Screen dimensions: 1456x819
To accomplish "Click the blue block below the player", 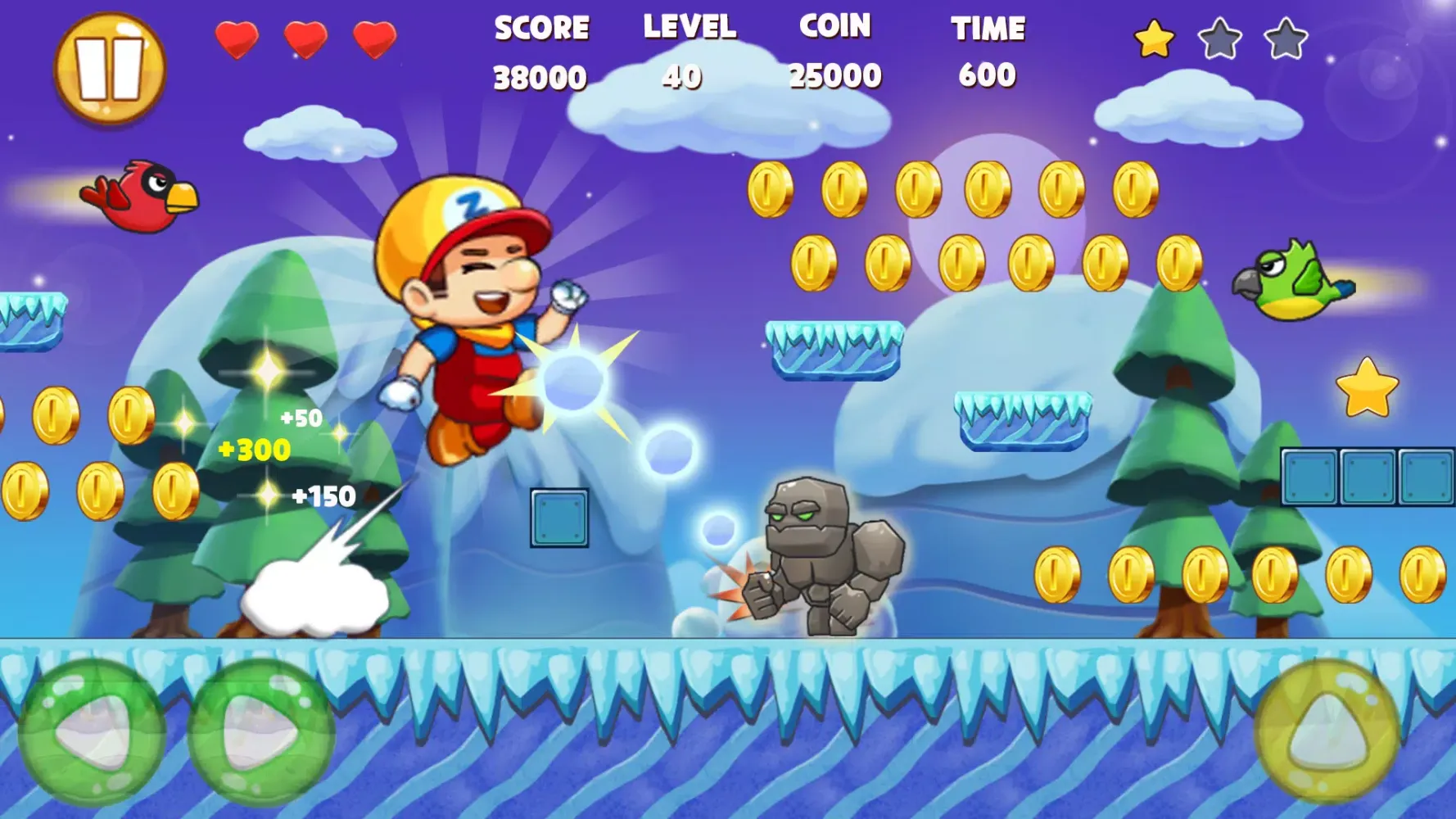I will pyautogui.click(x=558, y=518).
